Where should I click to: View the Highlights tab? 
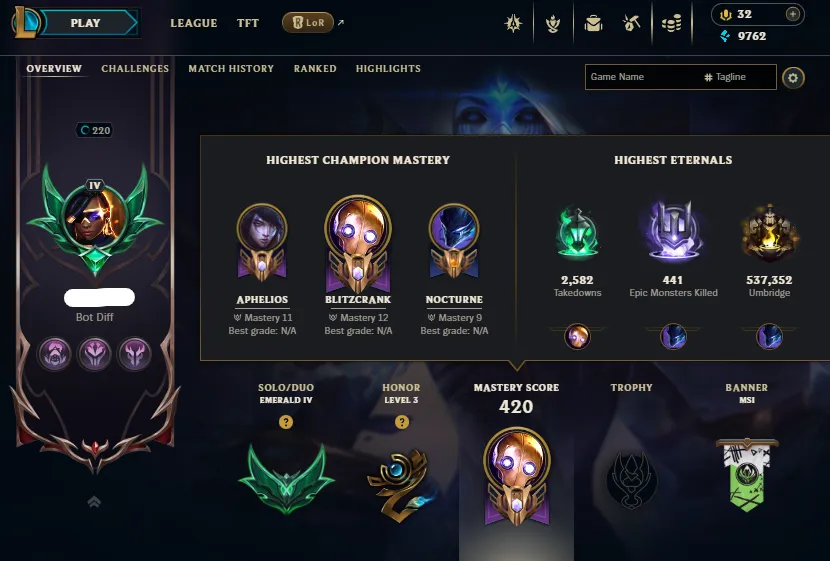coord(388,69)
